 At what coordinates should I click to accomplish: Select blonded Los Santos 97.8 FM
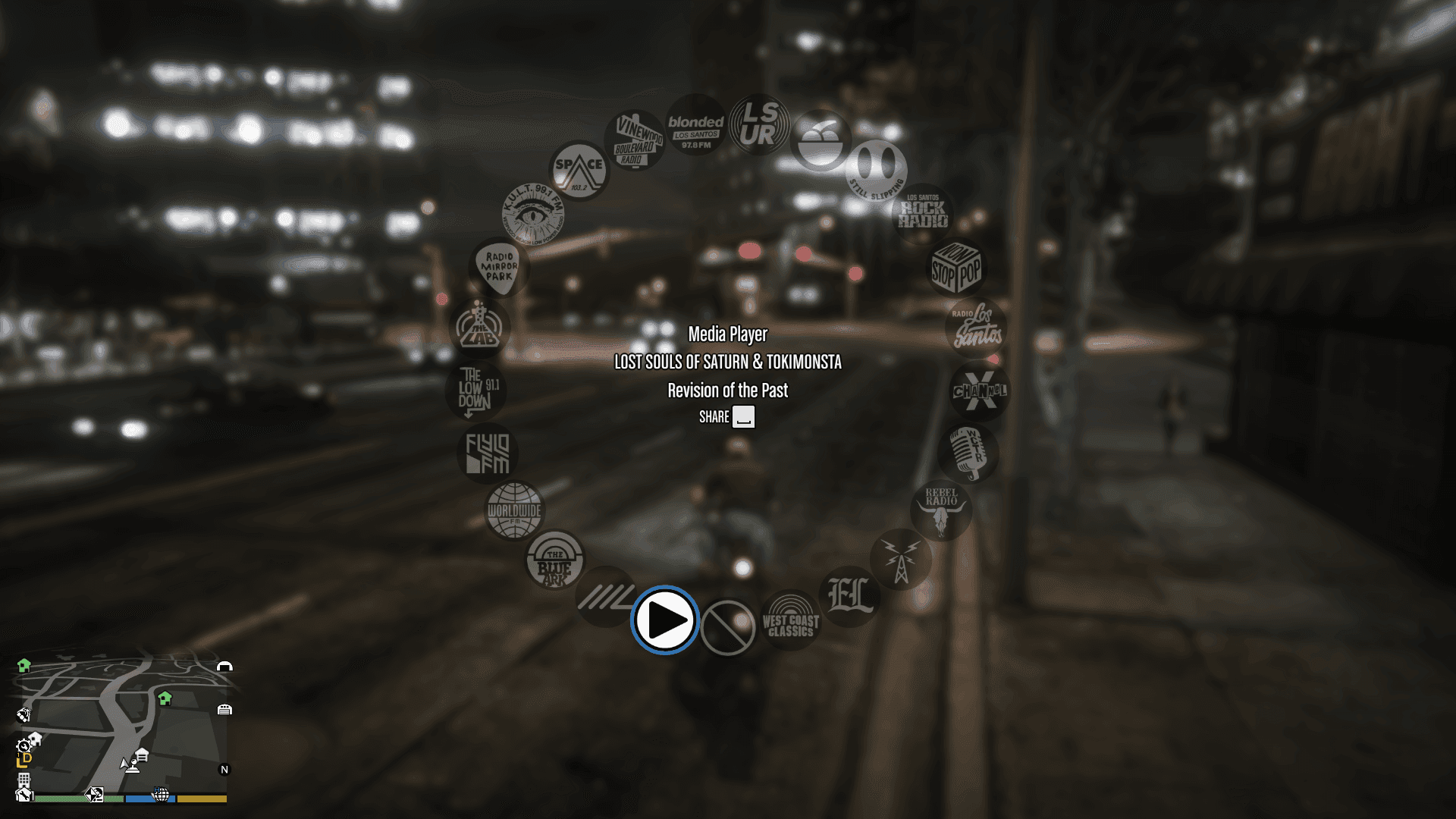(695, 127)
